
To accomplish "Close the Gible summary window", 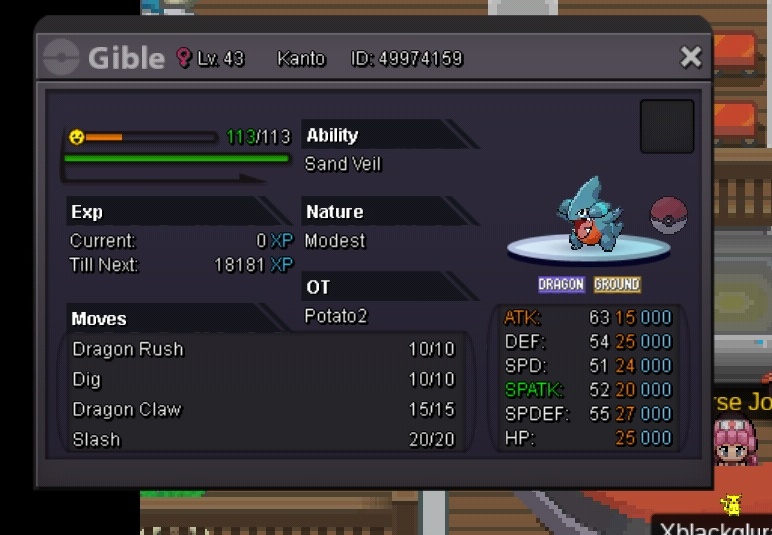I will (x=691, y=57).
